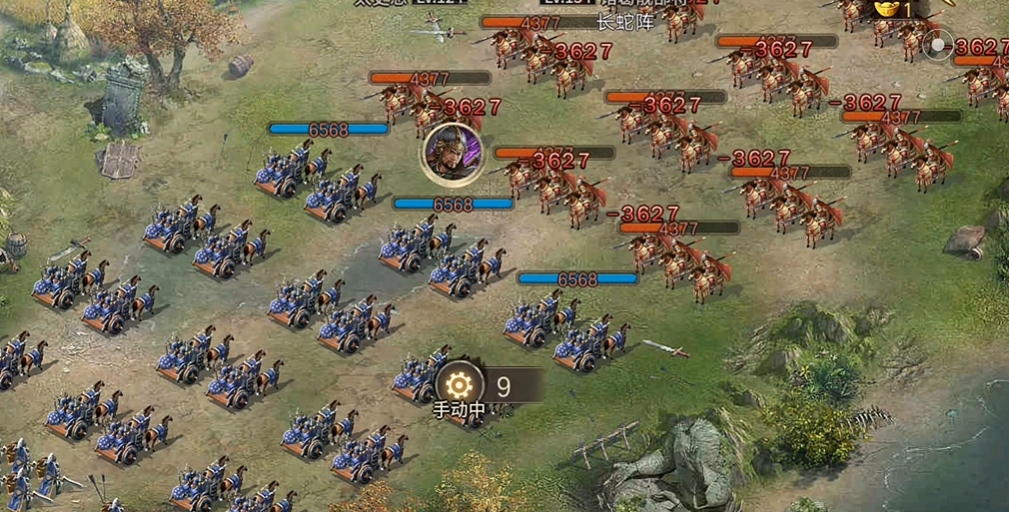Toggle the 手动中 manual mode gear icon
This screenshot has height=512, width=1009.
pos(460,385)
